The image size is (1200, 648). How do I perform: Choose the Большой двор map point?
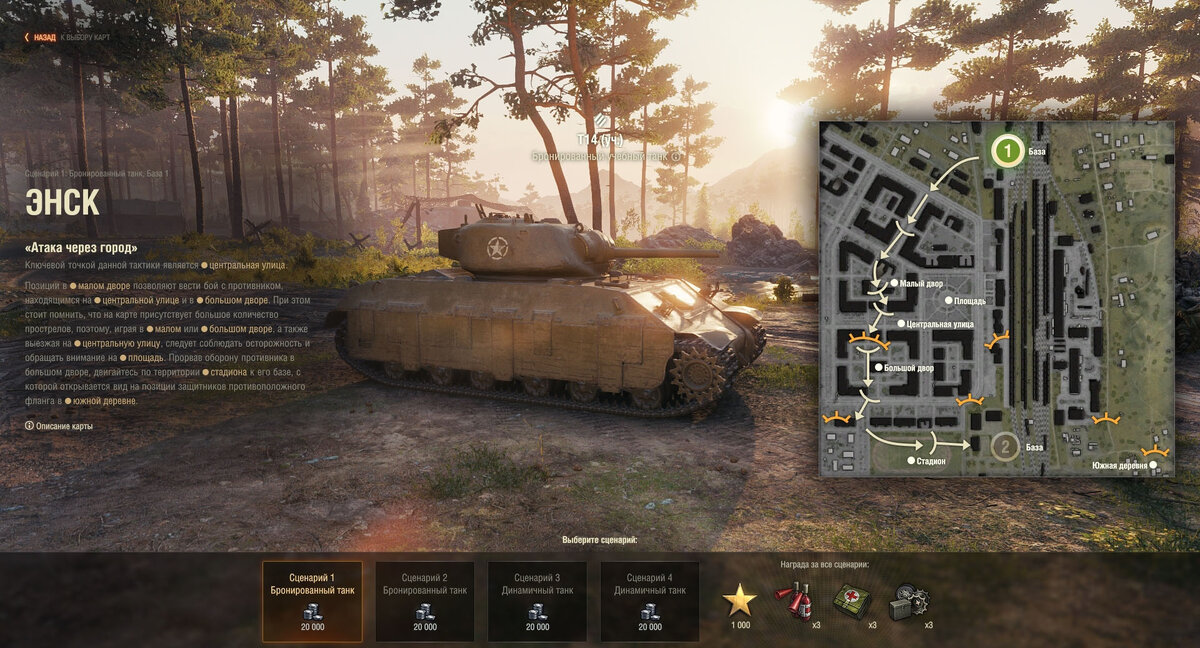click(x=879, y=368)
